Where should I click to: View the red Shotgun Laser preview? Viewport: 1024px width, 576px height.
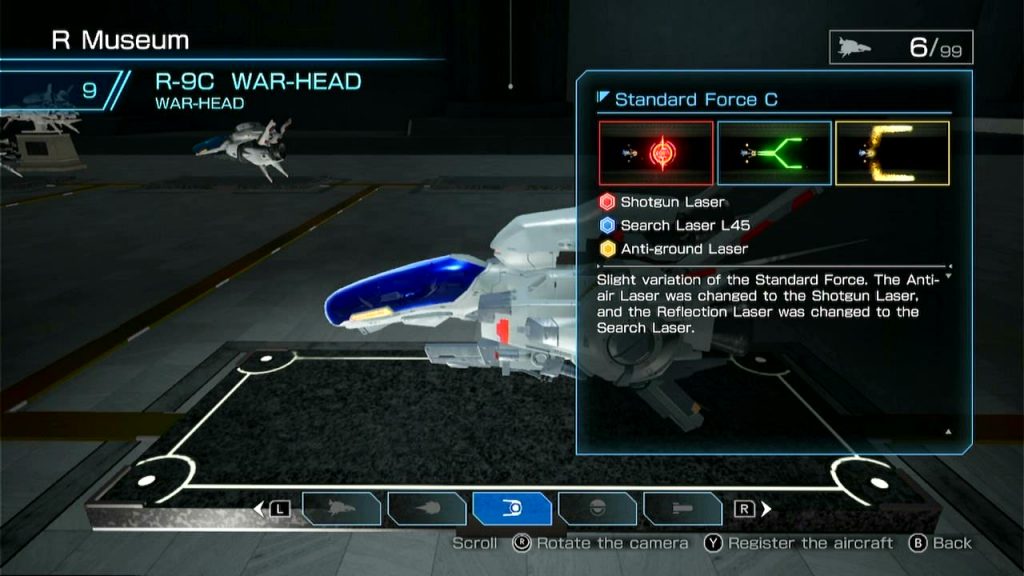[x=656, y=153]
